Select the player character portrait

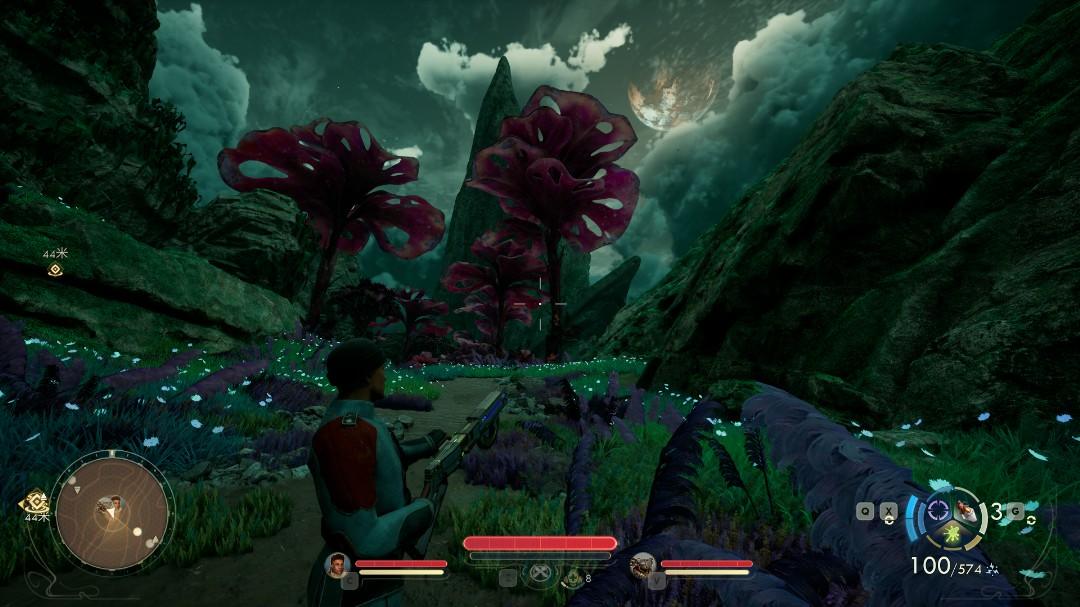coord(337,565)
